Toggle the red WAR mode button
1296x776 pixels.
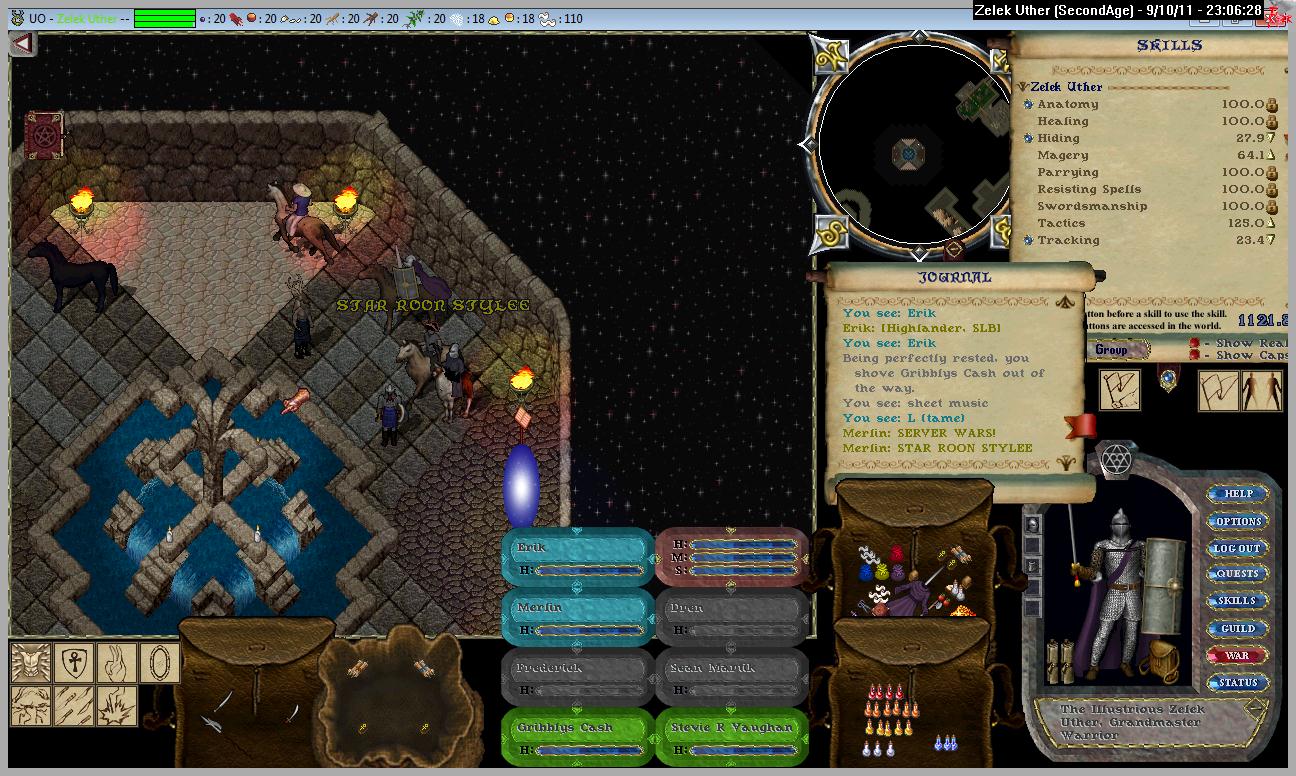(1238, 656)
